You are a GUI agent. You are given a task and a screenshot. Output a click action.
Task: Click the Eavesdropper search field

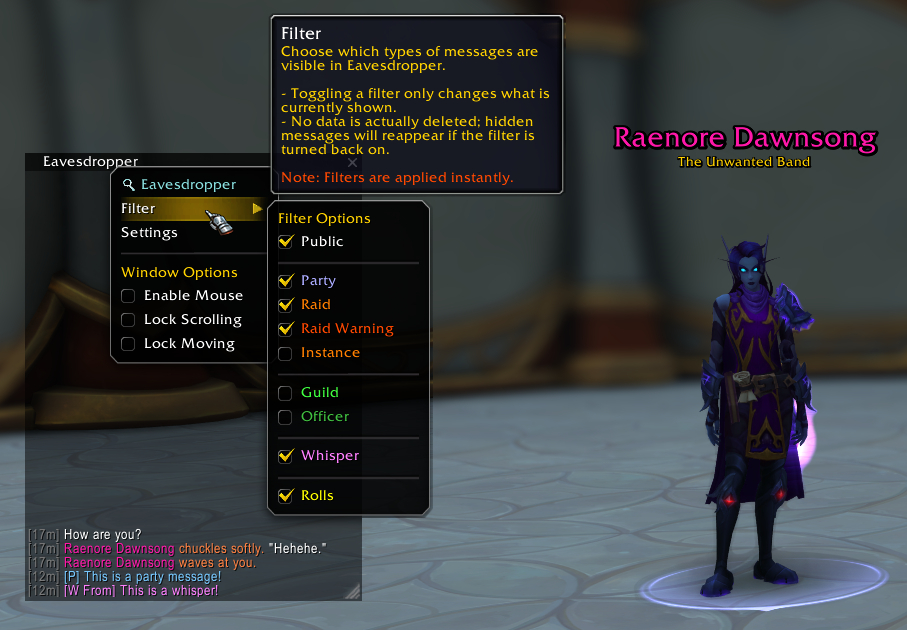point(188,184)
